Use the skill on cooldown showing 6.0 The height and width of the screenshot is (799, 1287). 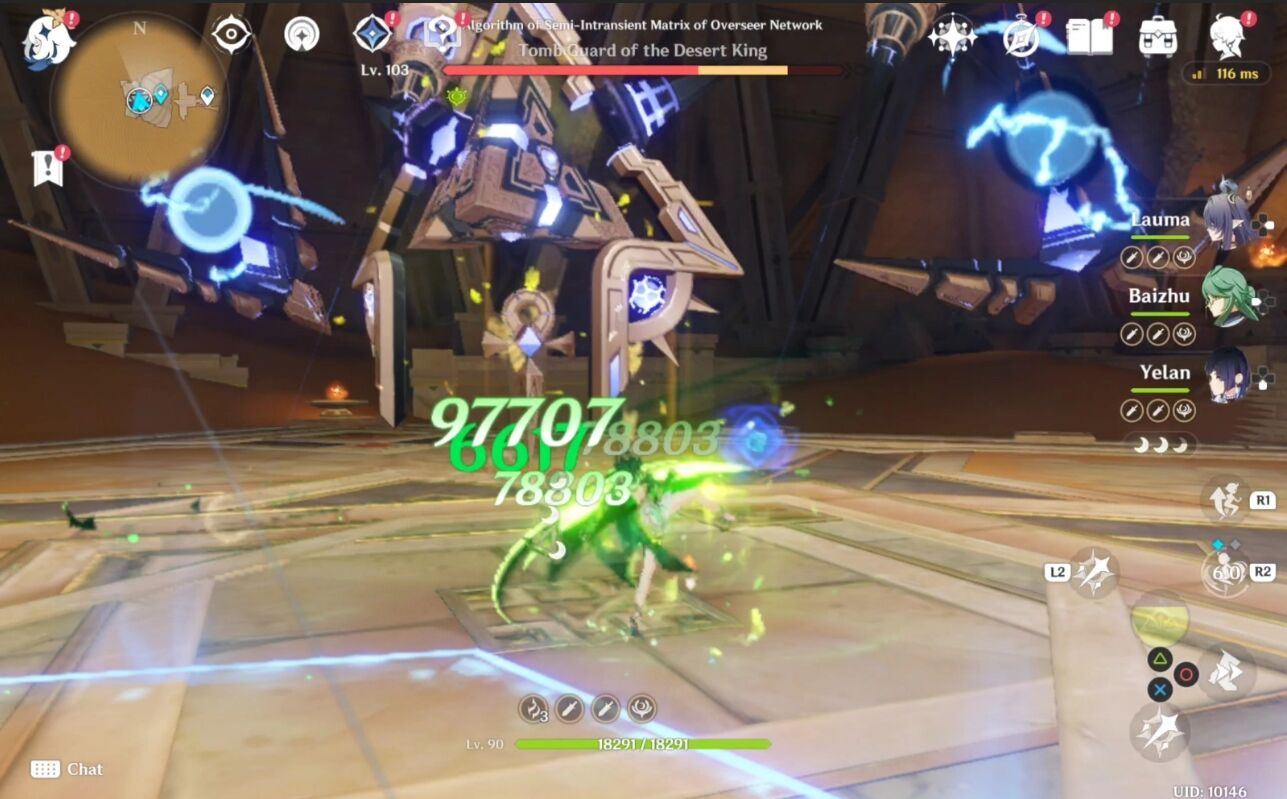(x=1225, y=573)
